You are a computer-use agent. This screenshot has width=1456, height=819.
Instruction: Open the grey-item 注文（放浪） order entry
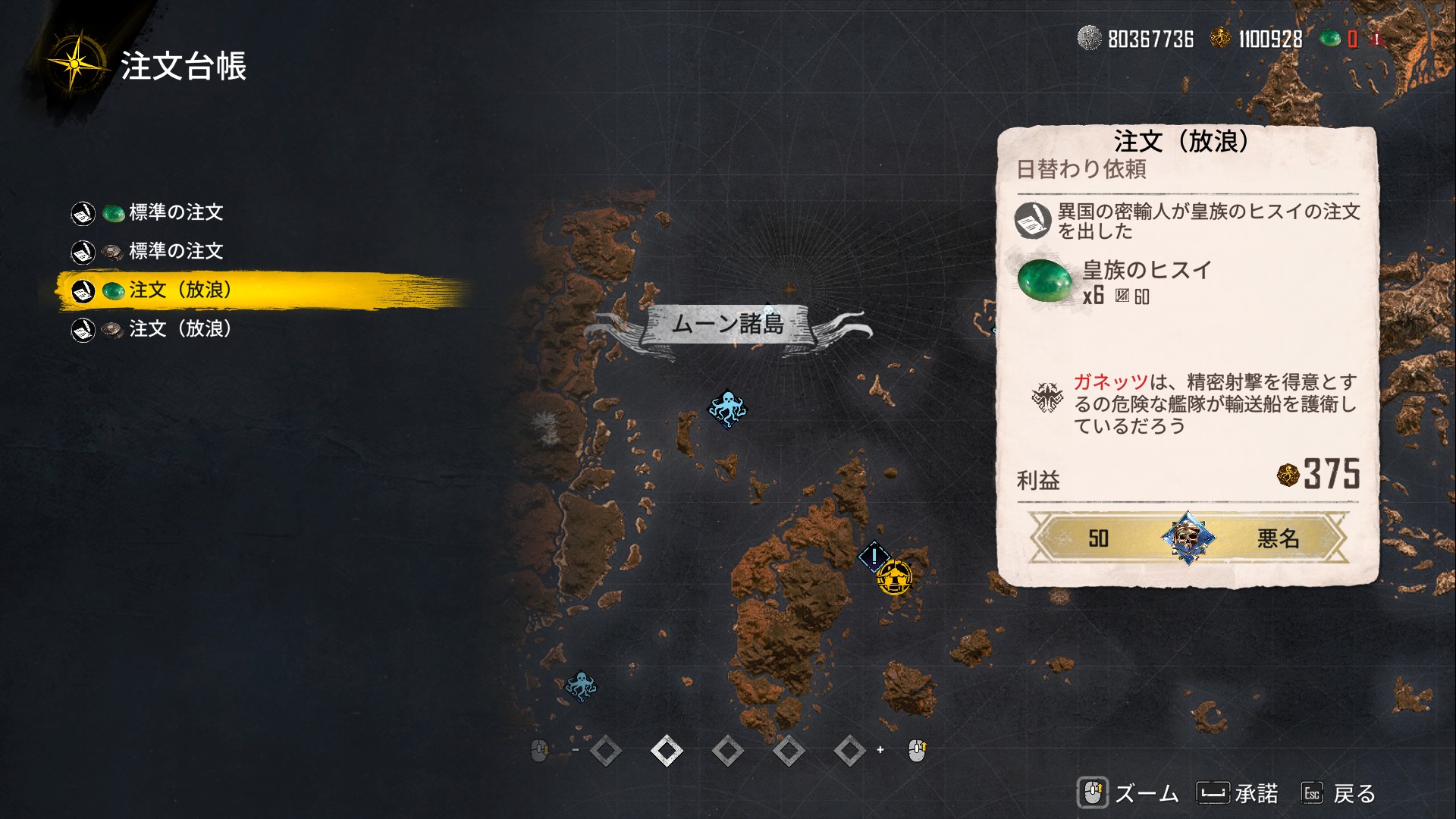[x=180, y=329]
